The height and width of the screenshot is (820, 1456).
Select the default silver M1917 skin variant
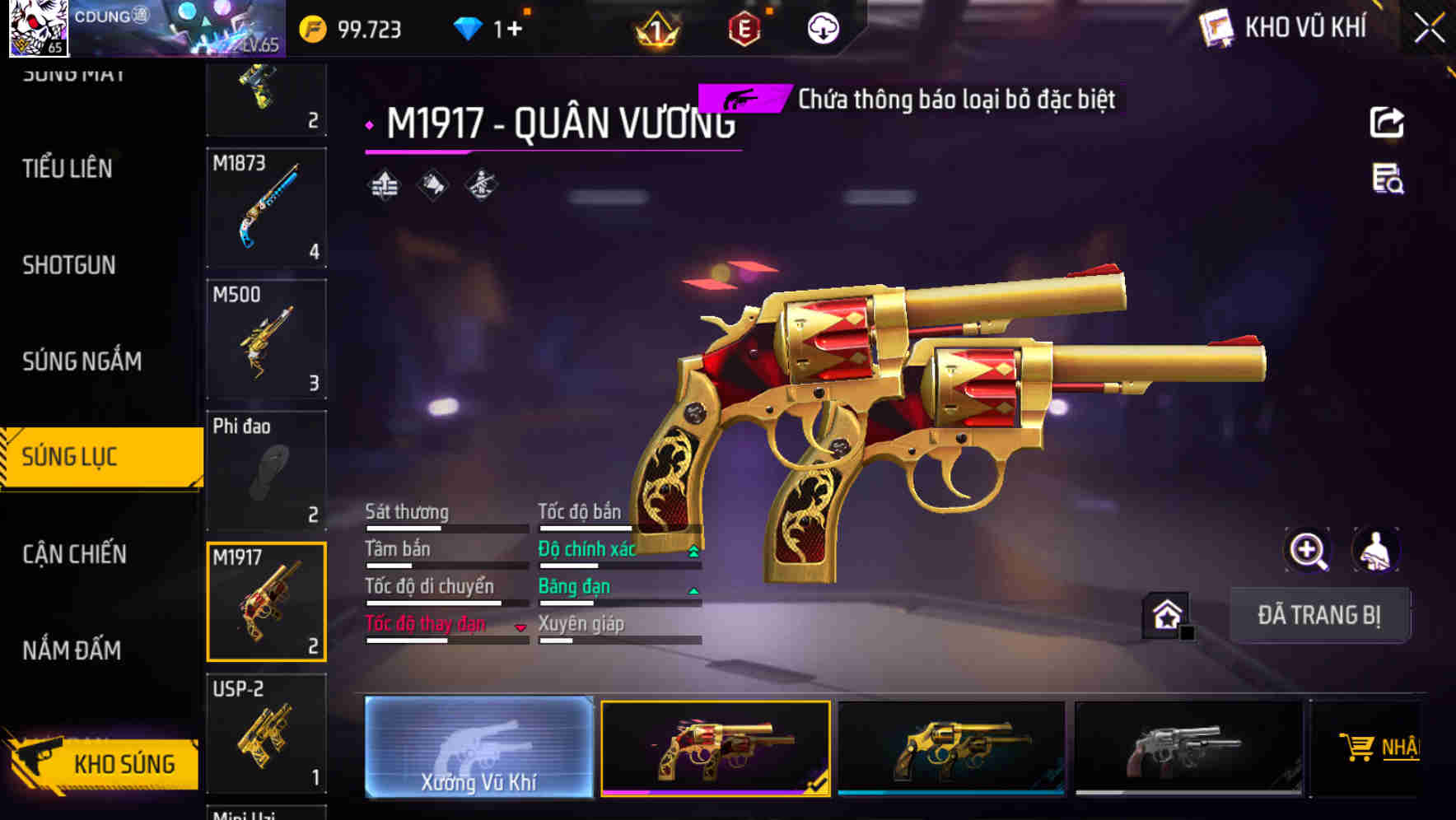click(x=1186, y=748)
